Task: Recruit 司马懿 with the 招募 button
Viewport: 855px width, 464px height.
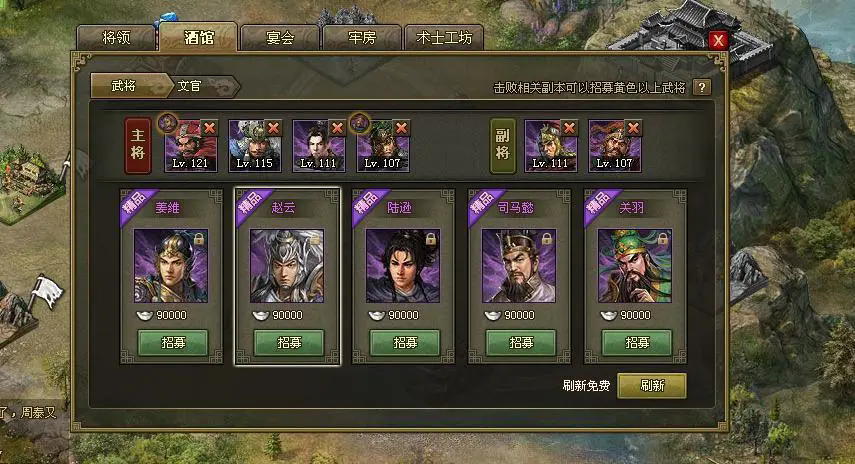Action: click(x=520, y=342)
